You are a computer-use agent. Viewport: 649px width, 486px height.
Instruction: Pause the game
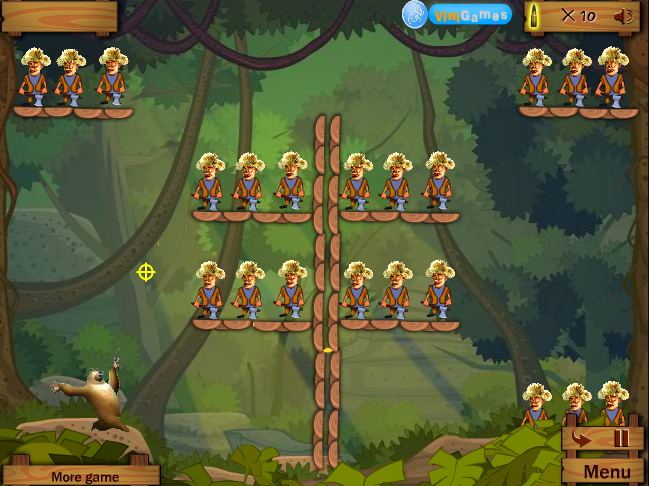(622, 438)
